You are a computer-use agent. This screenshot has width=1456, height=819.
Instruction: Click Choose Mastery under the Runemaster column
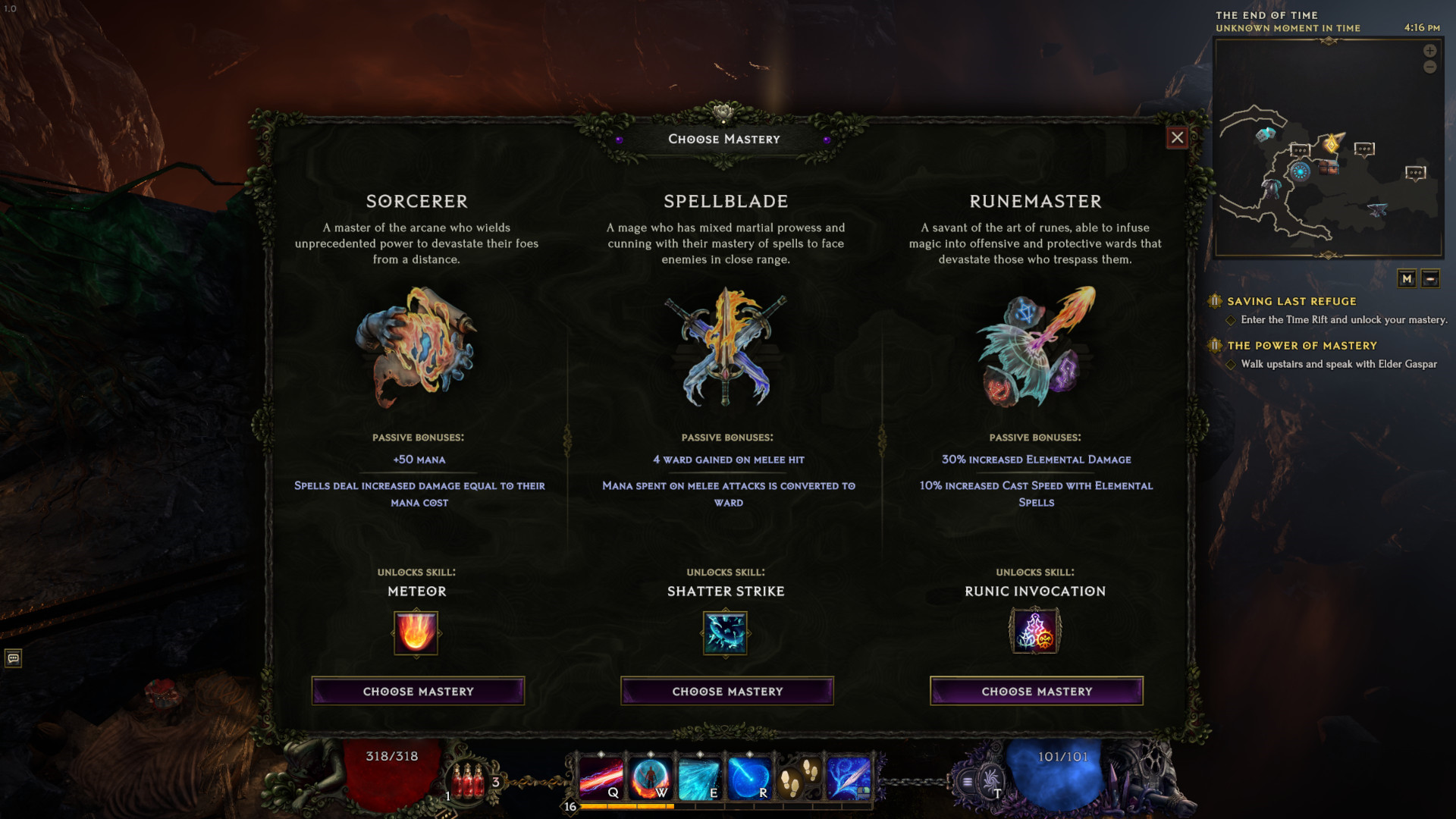coord(1036,691)
